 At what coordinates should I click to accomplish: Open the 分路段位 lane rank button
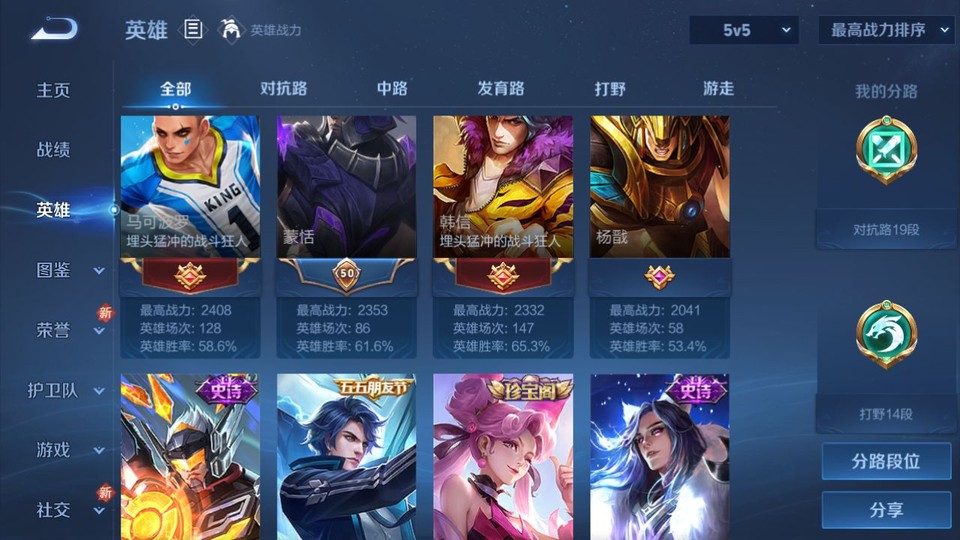[886, 462]
